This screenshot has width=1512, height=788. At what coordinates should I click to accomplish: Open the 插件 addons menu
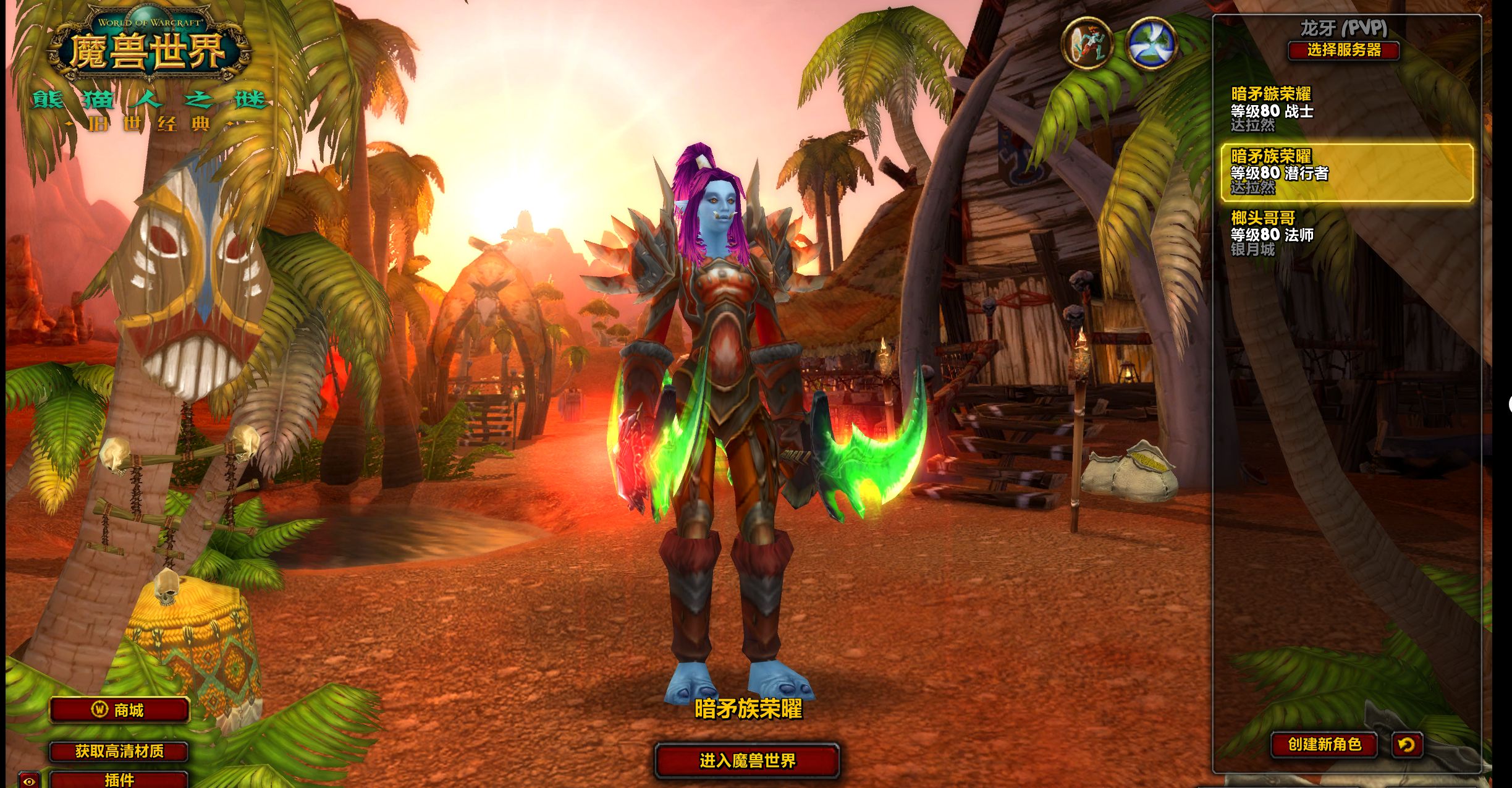pos(119,779)
